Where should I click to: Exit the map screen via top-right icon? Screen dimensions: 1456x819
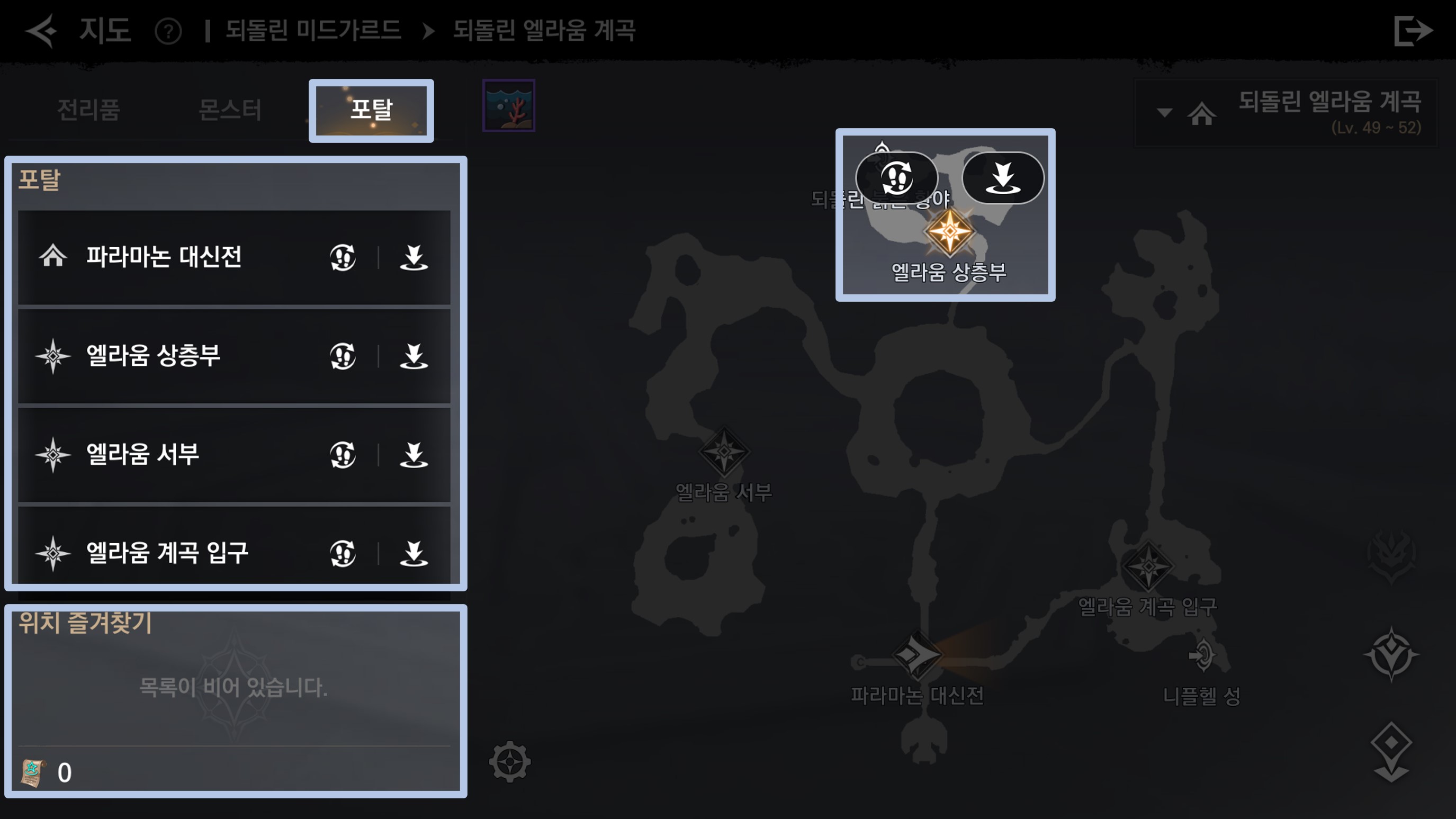pyautogui.click(x=1412, y=31)
